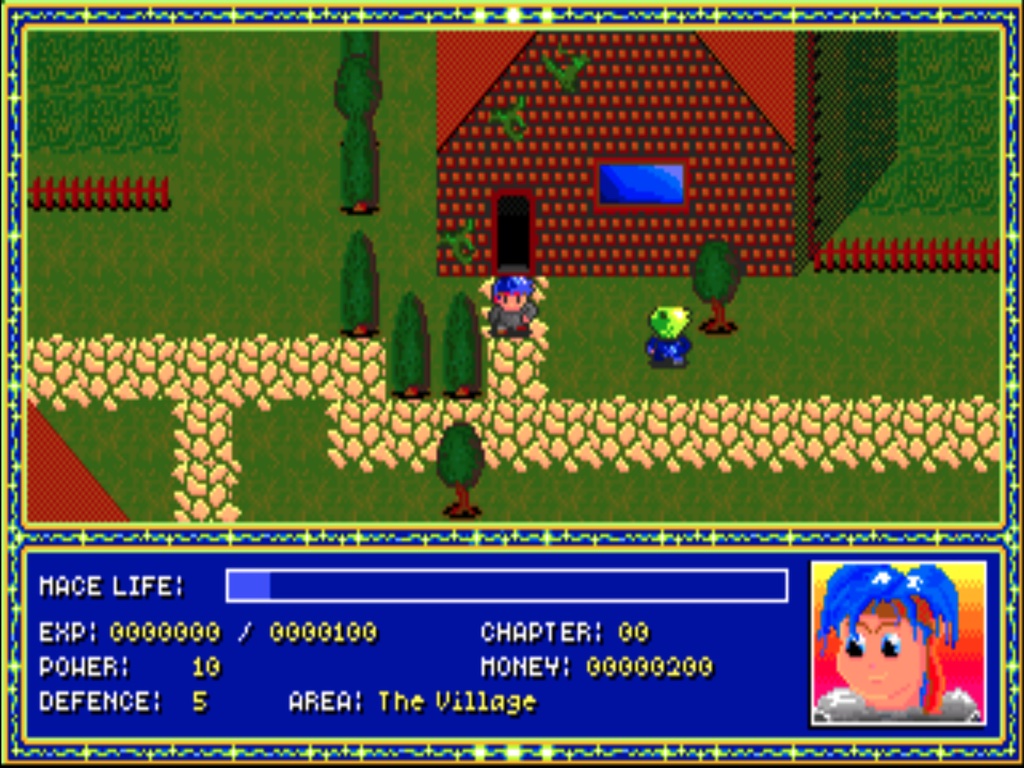This screenshot has height=768, width=1024.
Task: Click Mace's blue-haired character portrait
Action: click(x=897, y=642)
